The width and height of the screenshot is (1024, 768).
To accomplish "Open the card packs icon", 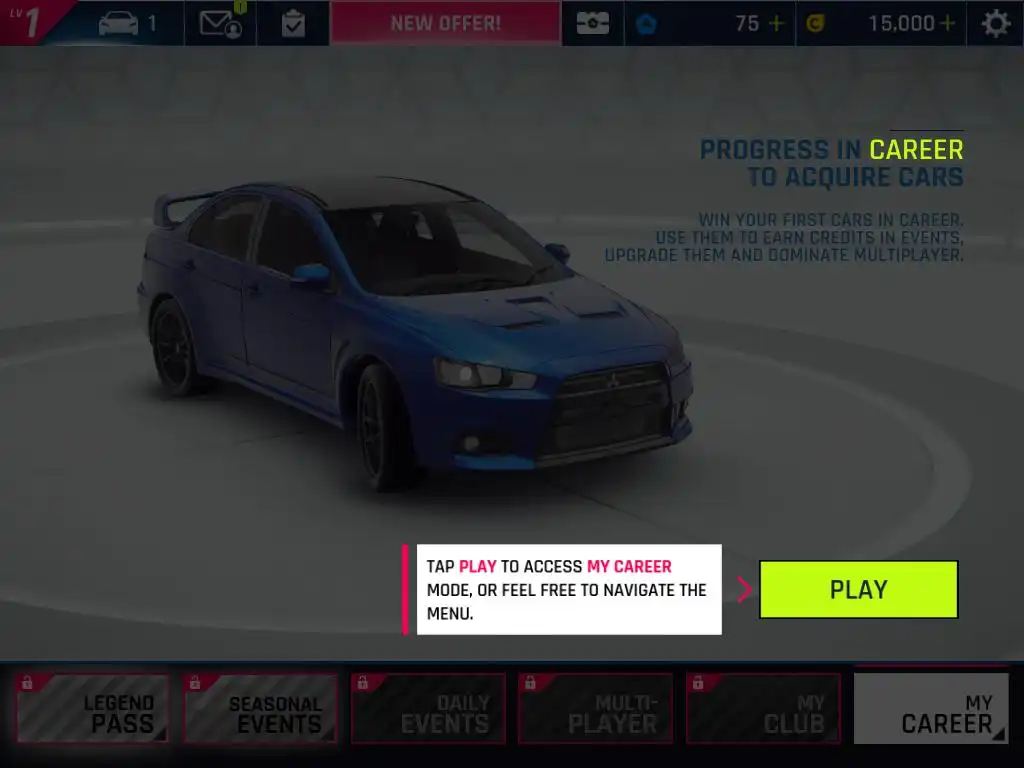I will click(x=592, y=23).
